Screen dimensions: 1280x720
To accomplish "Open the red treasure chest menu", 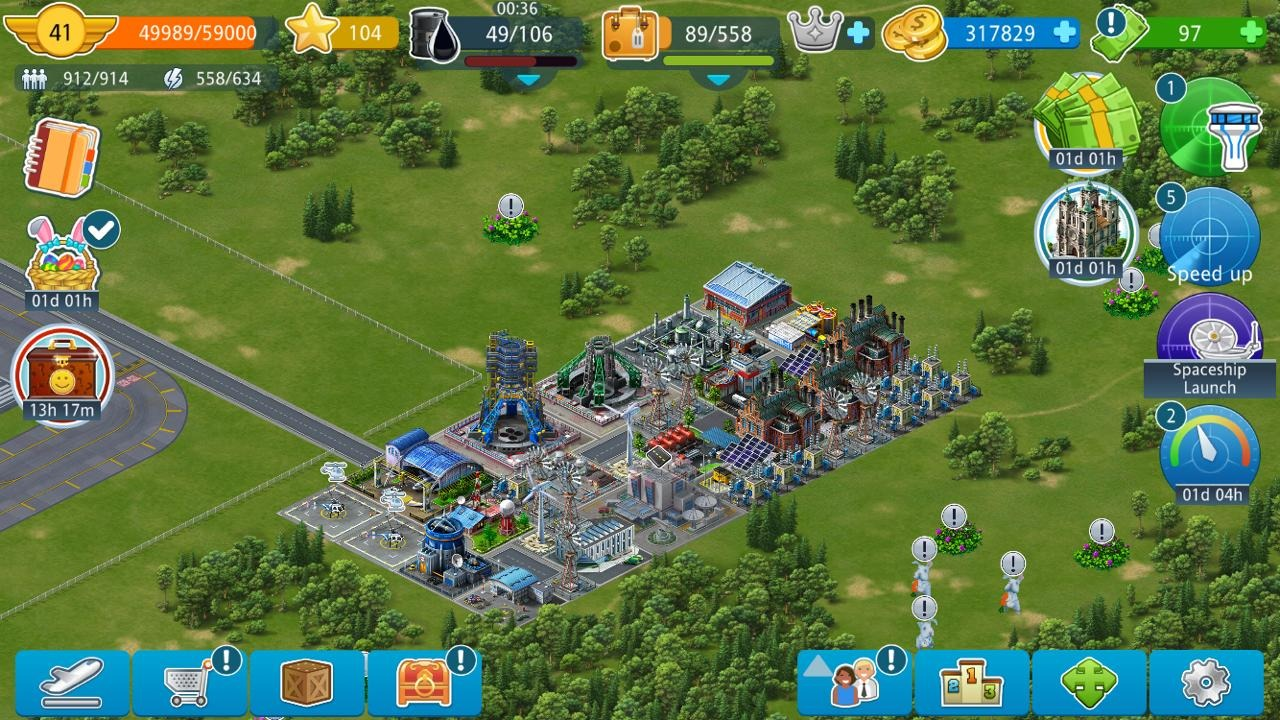I will point(424,683).
